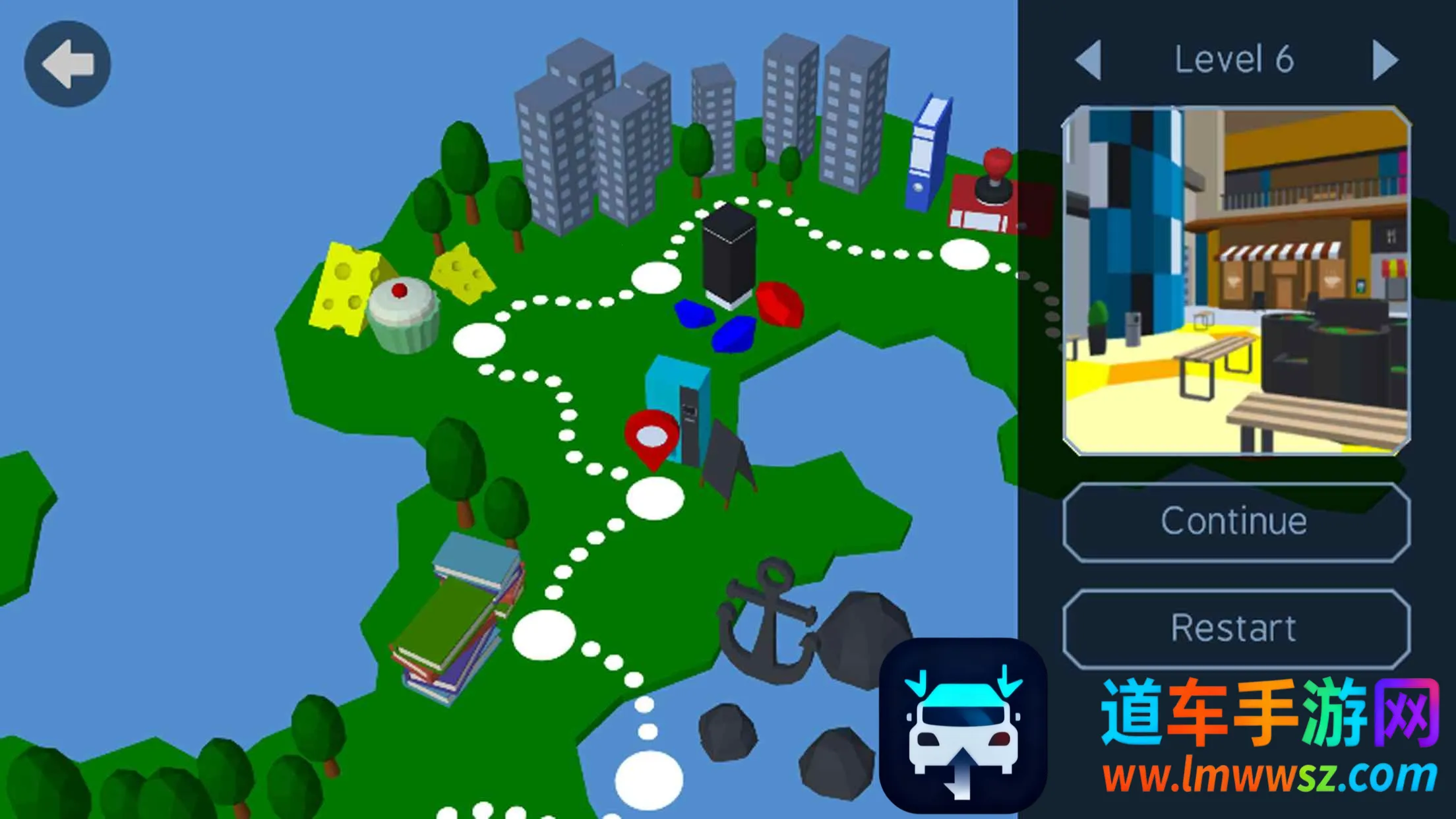Go back with the arrow button

coord(67,64)
